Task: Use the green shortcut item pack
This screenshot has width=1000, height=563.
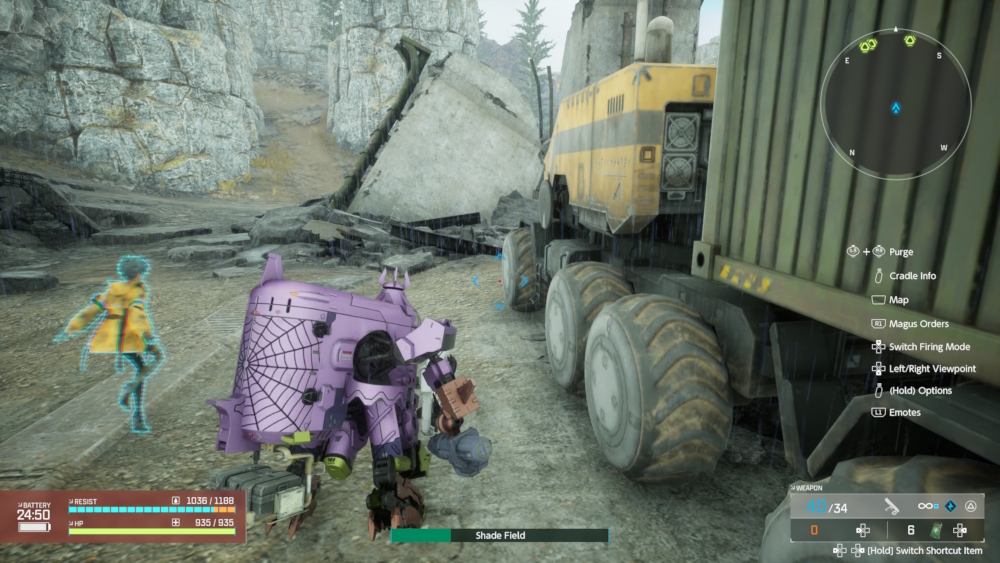Action: point(937,530)
